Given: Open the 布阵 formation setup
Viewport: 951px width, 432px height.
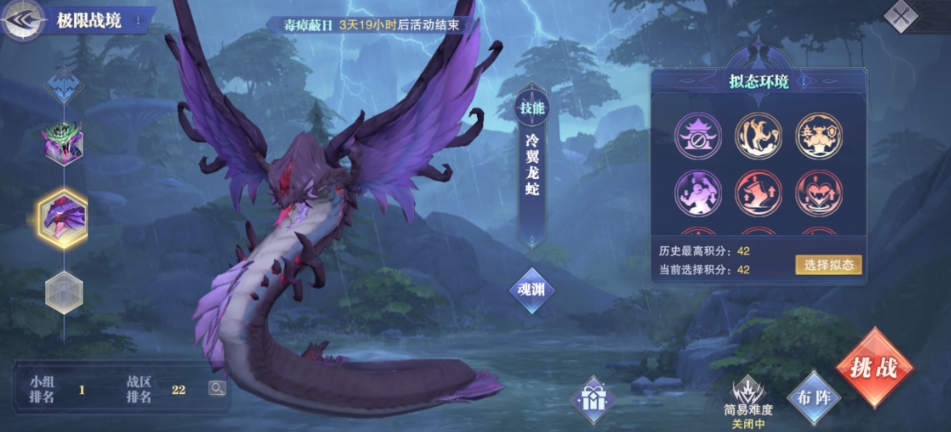Looking at the screenshot, I should click(x=813, y=395).
